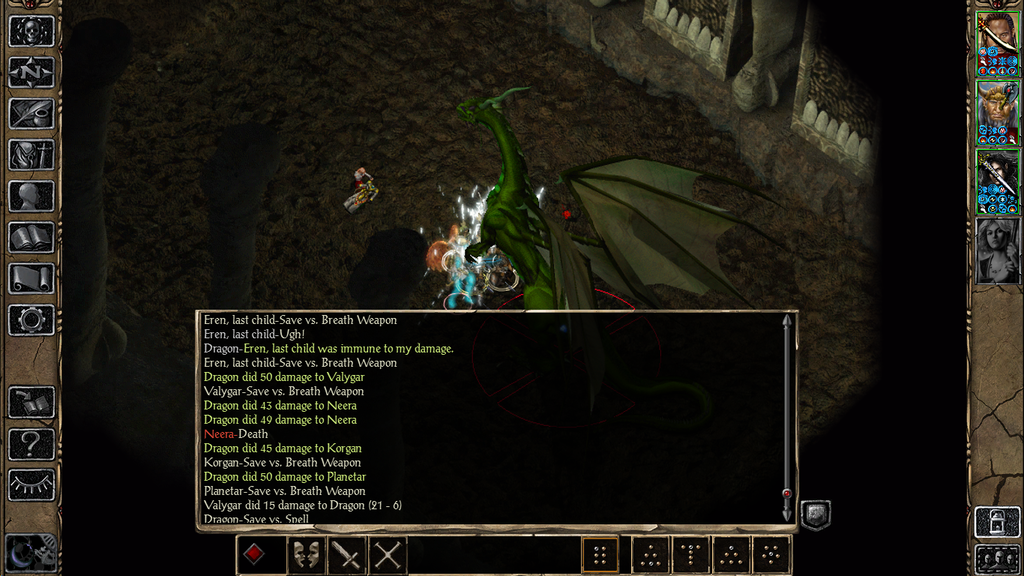Select the grayscale woman portrait

coord(997,250)
